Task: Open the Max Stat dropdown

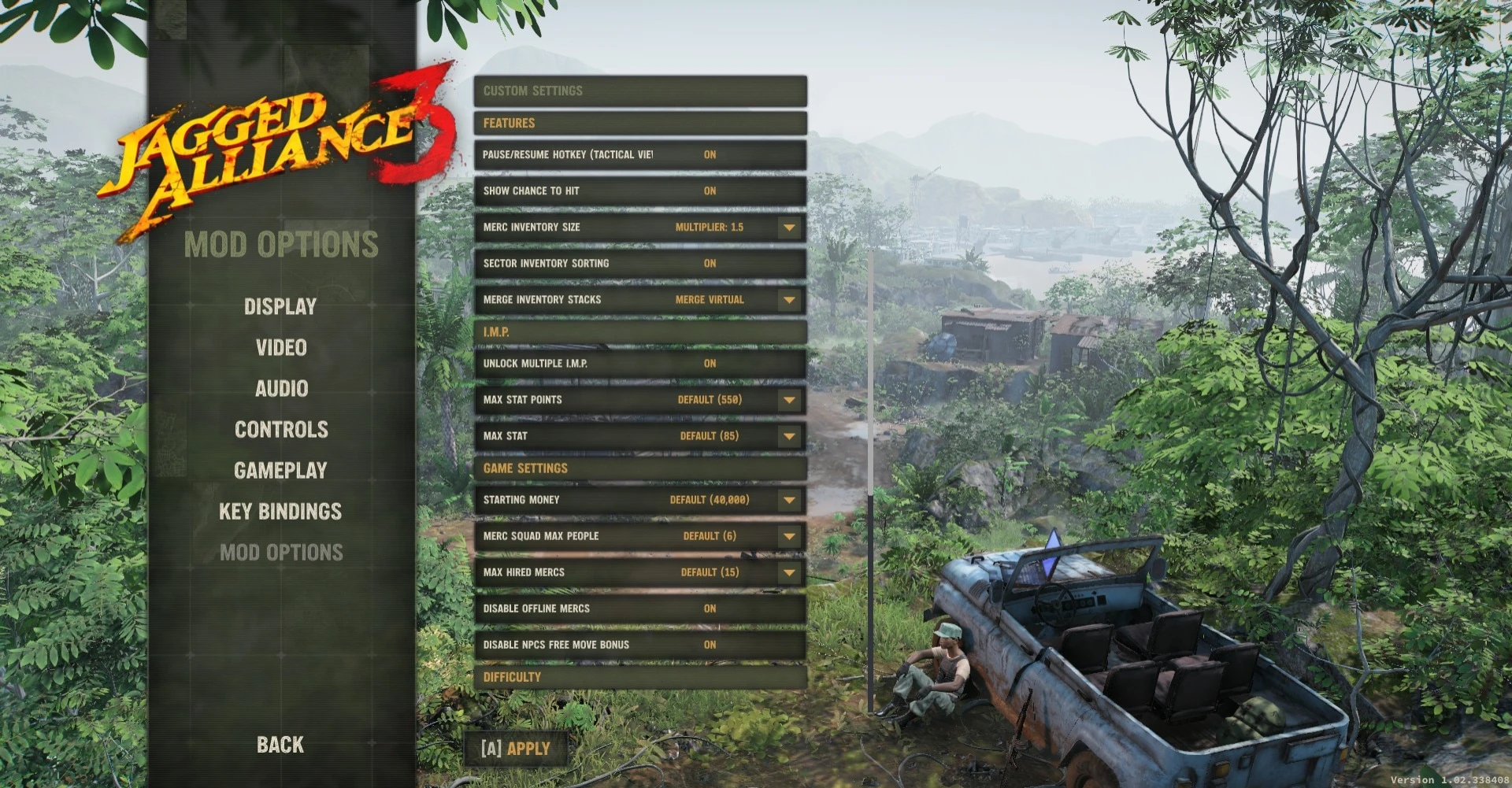Action: tap(788, 435)
